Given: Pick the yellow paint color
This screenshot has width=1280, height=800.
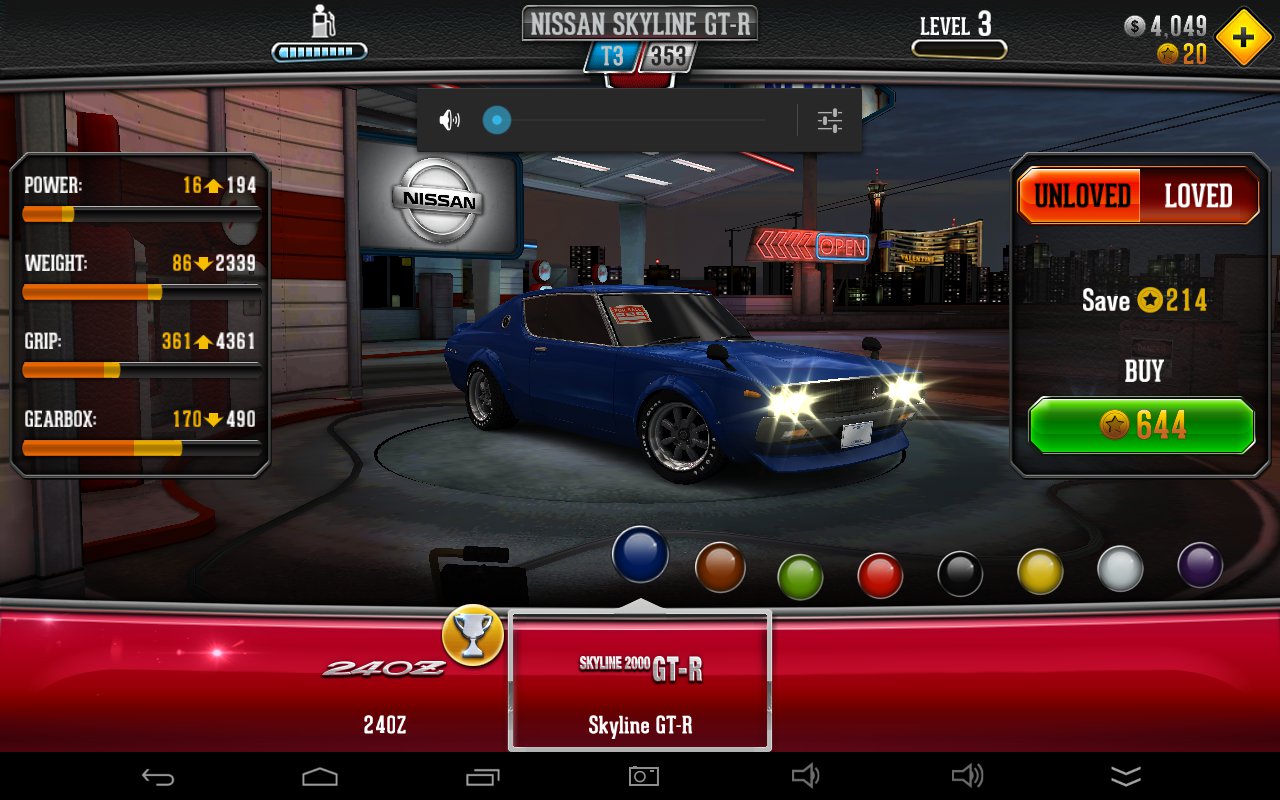Looking at the screenshot, I should 1040,571.
